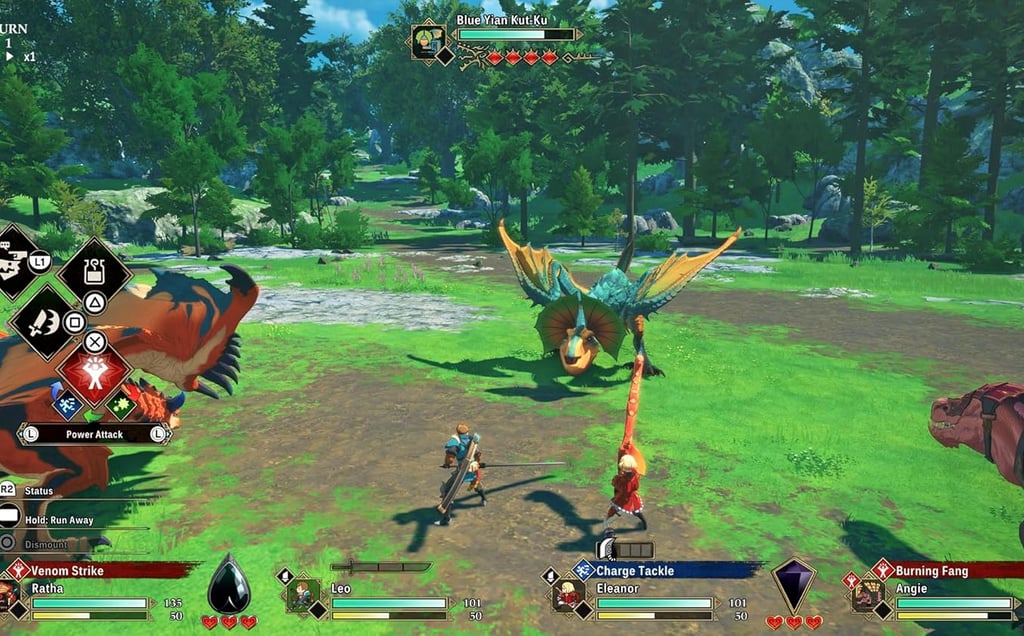Open the Status option

[x=38, y=490]
